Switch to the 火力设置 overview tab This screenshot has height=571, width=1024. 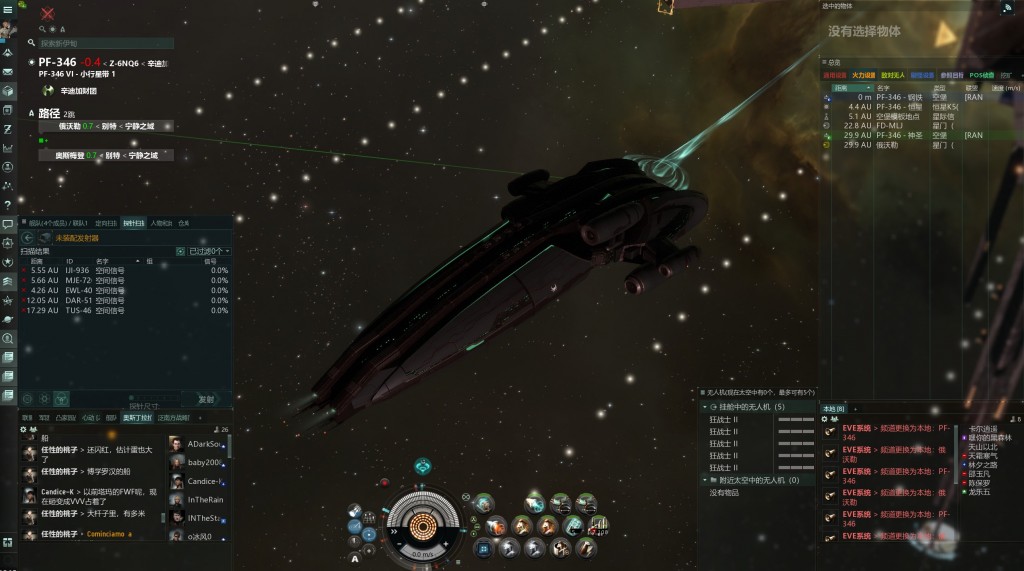865,75
